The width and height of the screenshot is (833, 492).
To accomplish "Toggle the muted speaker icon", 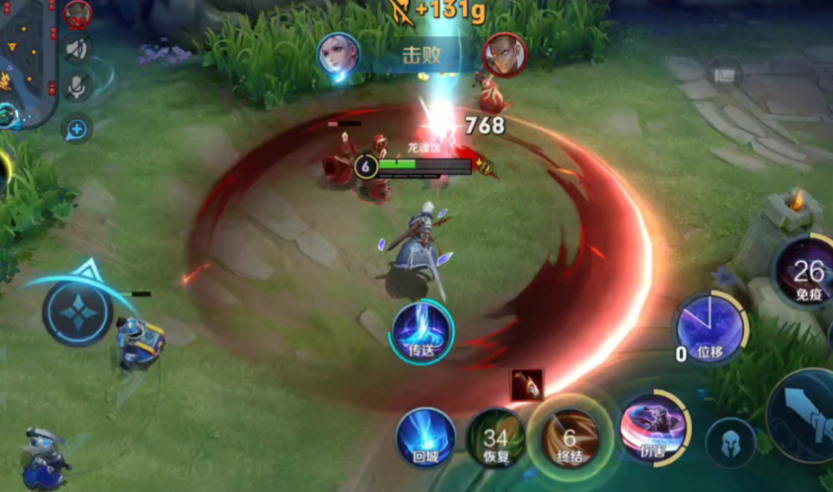I will point(77,49).
